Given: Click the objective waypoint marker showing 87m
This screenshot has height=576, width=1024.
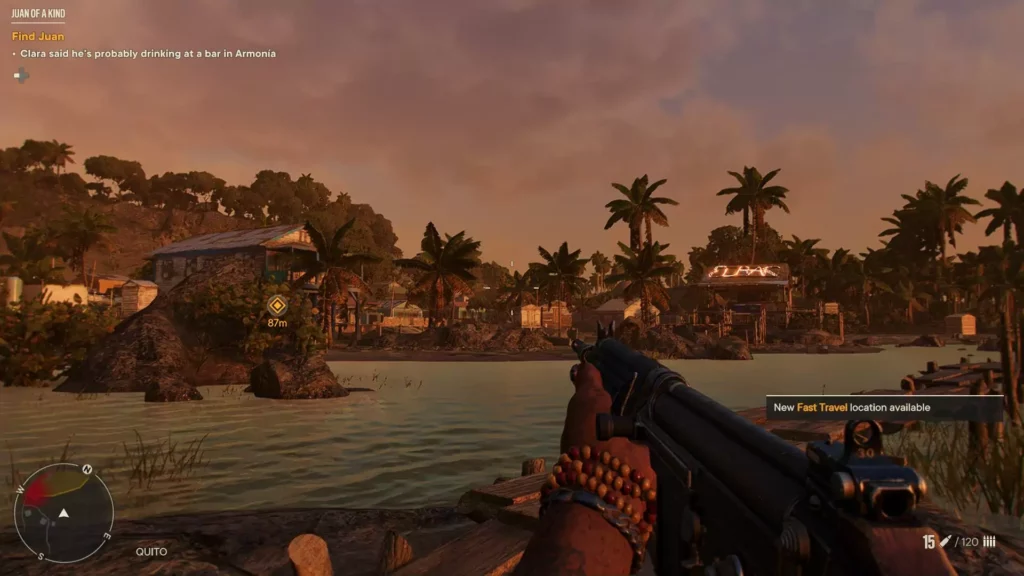Looking at the screenshot, I should tap(277, 306).
